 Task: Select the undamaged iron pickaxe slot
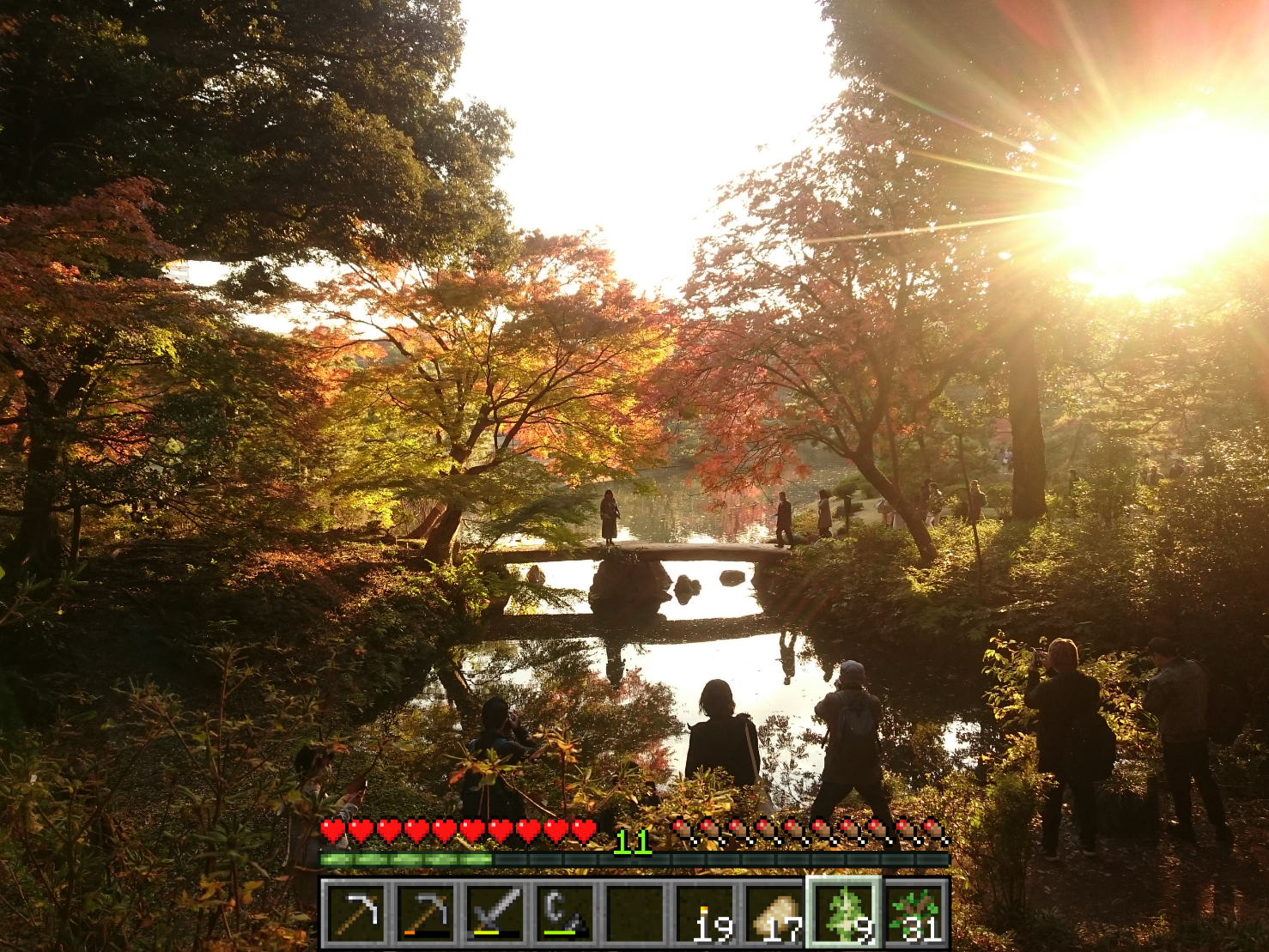coord(355,913)
